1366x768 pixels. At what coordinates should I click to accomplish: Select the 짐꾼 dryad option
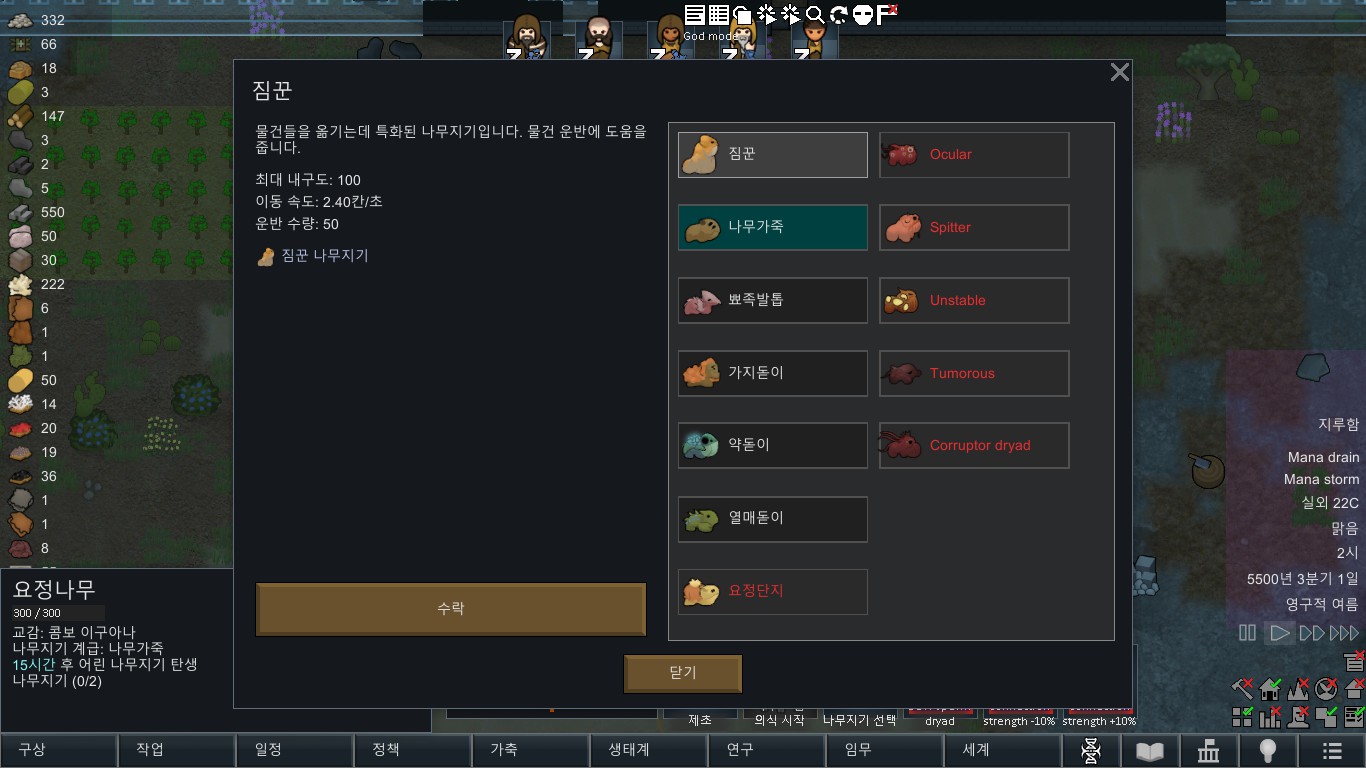(x=773, y=155)
